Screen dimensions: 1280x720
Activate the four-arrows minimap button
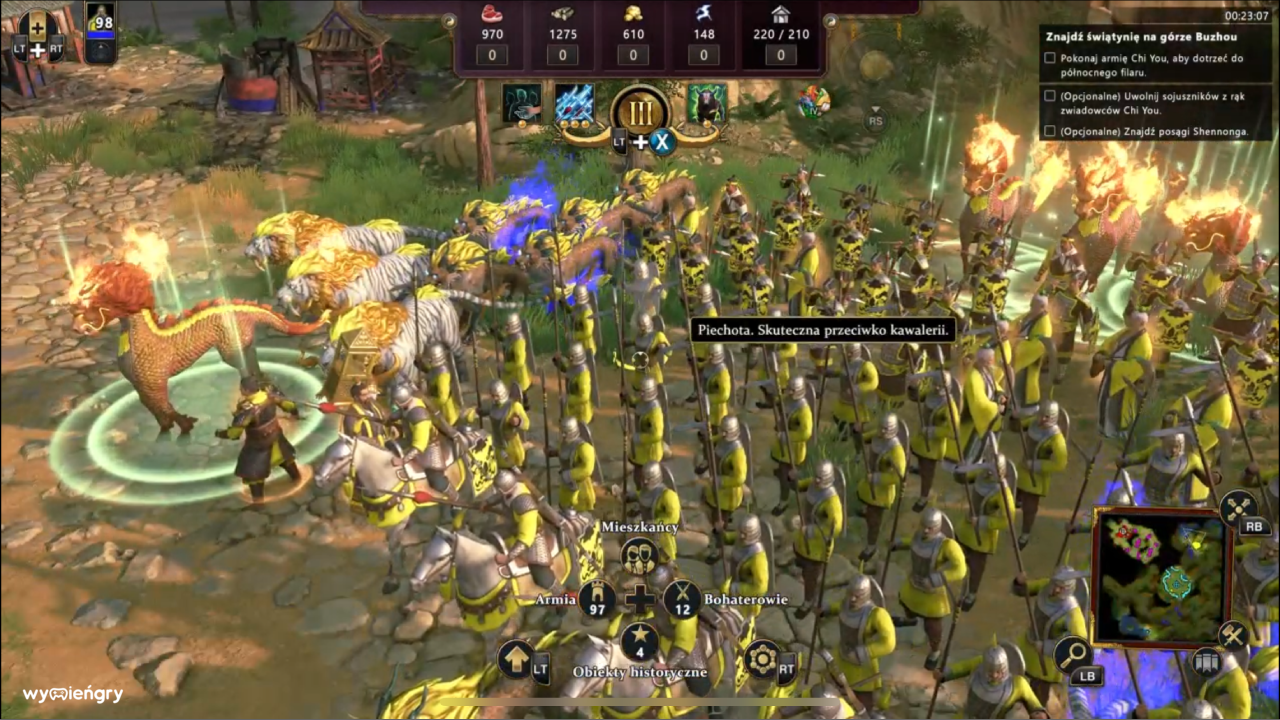point(1239,509)
